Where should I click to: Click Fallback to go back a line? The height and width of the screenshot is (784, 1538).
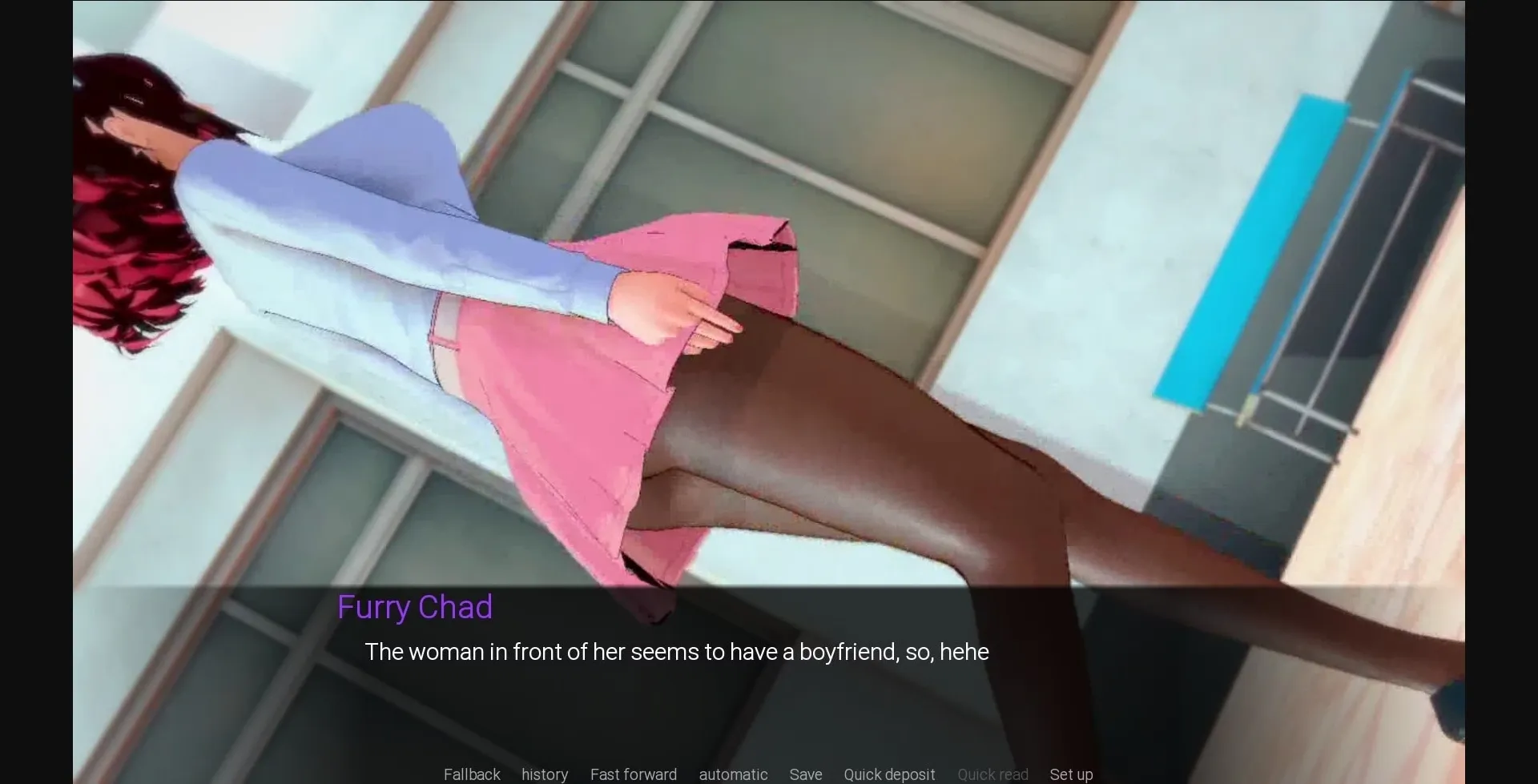click(472, 774)
